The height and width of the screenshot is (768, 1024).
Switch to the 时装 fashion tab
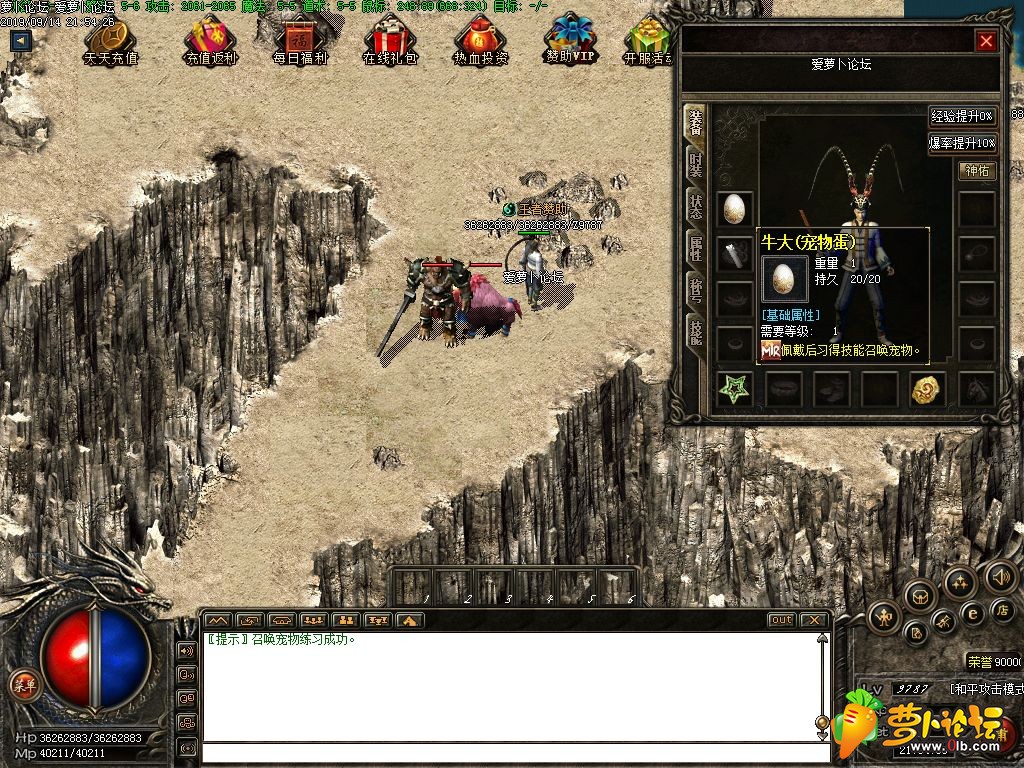694,164
